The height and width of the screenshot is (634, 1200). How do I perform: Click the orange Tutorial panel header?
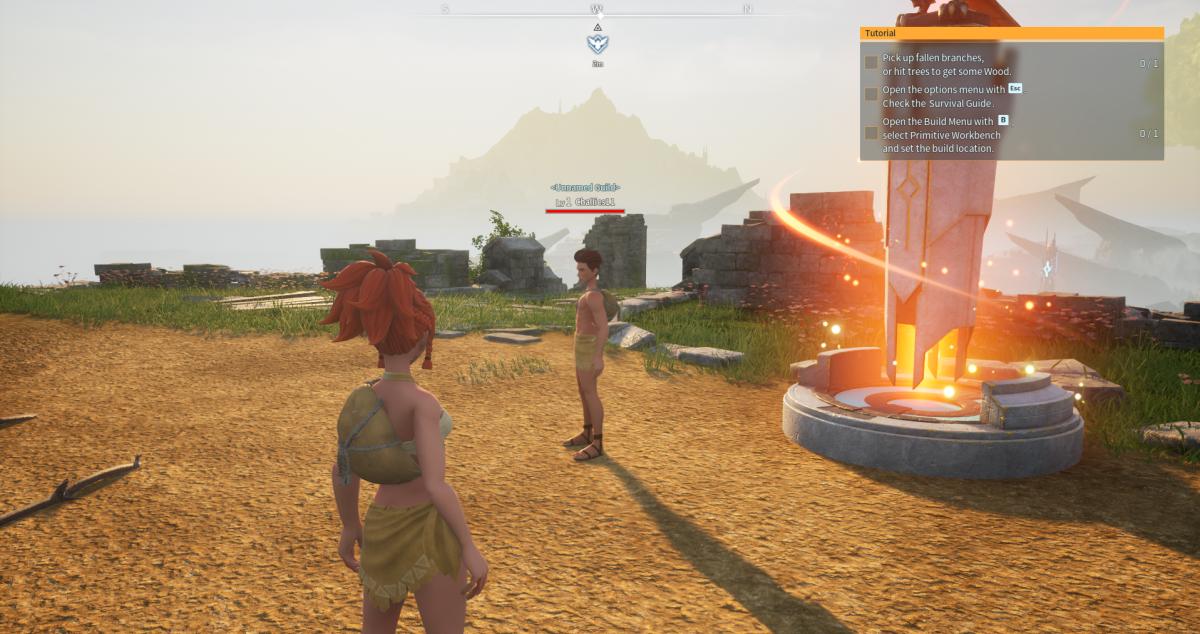coord(1011,33)
